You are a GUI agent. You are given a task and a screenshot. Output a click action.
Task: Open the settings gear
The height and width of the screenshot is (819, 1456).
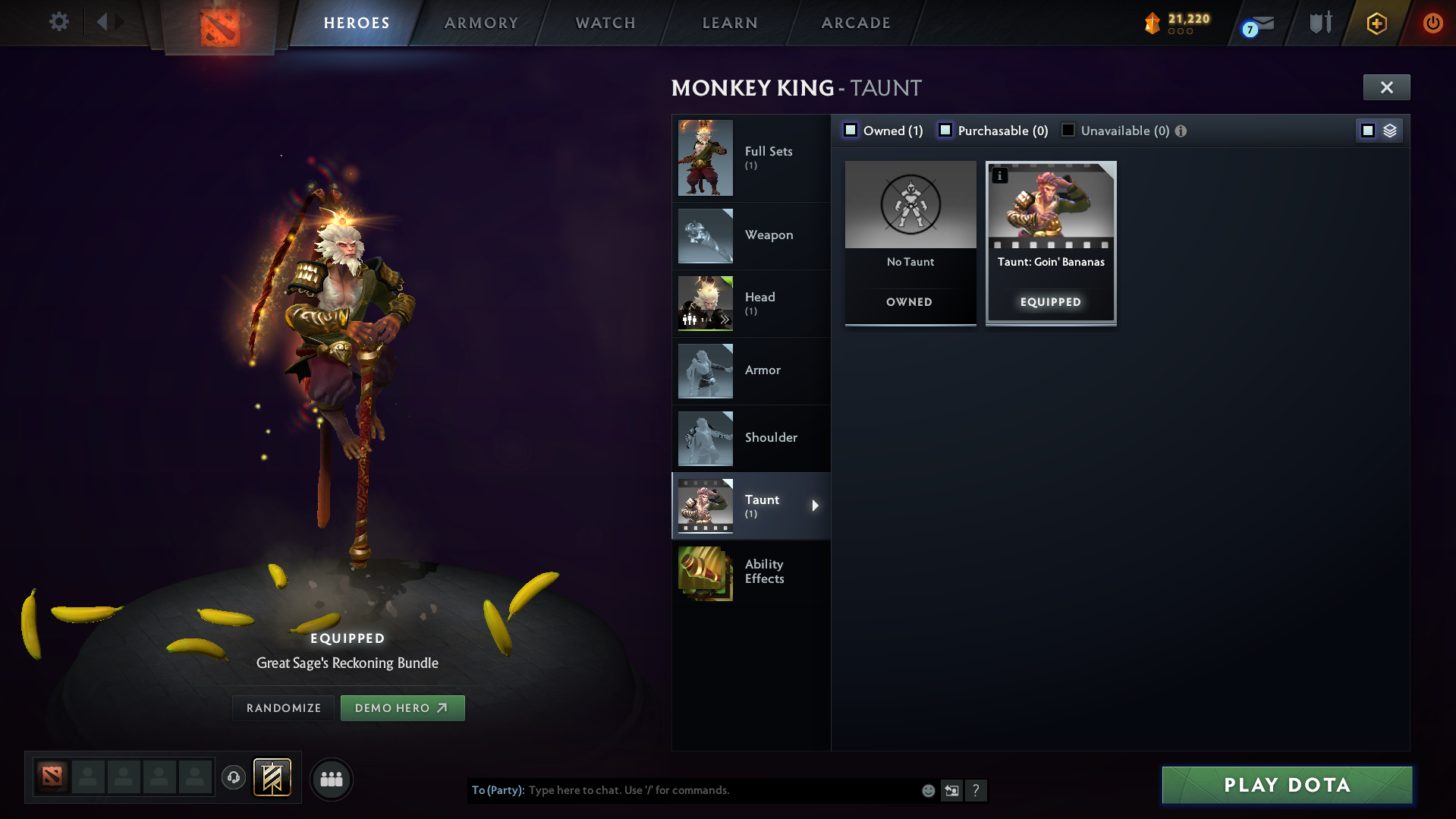58,22
